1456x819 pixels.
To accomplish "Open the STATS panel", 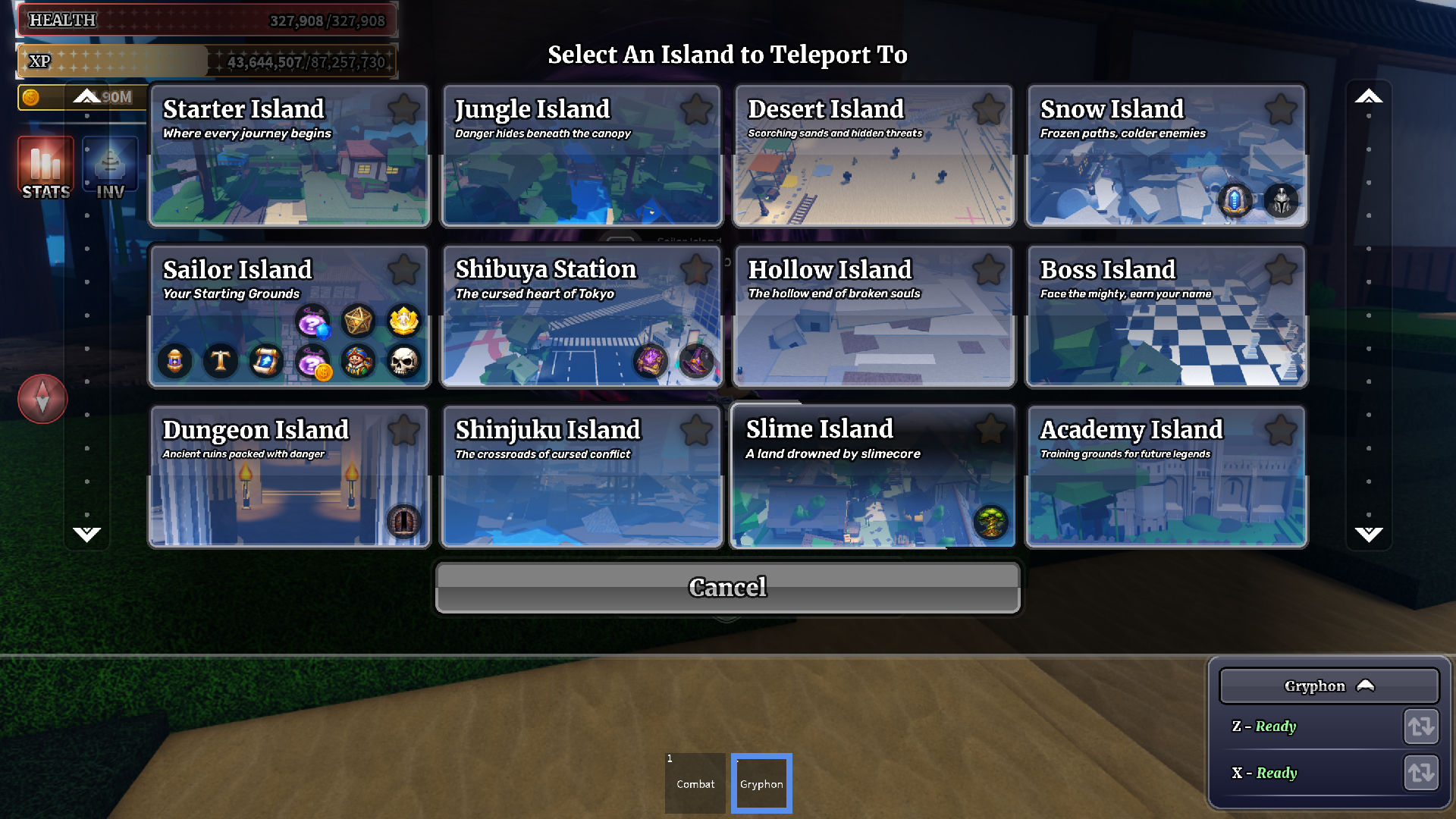I will click(45, 168).
